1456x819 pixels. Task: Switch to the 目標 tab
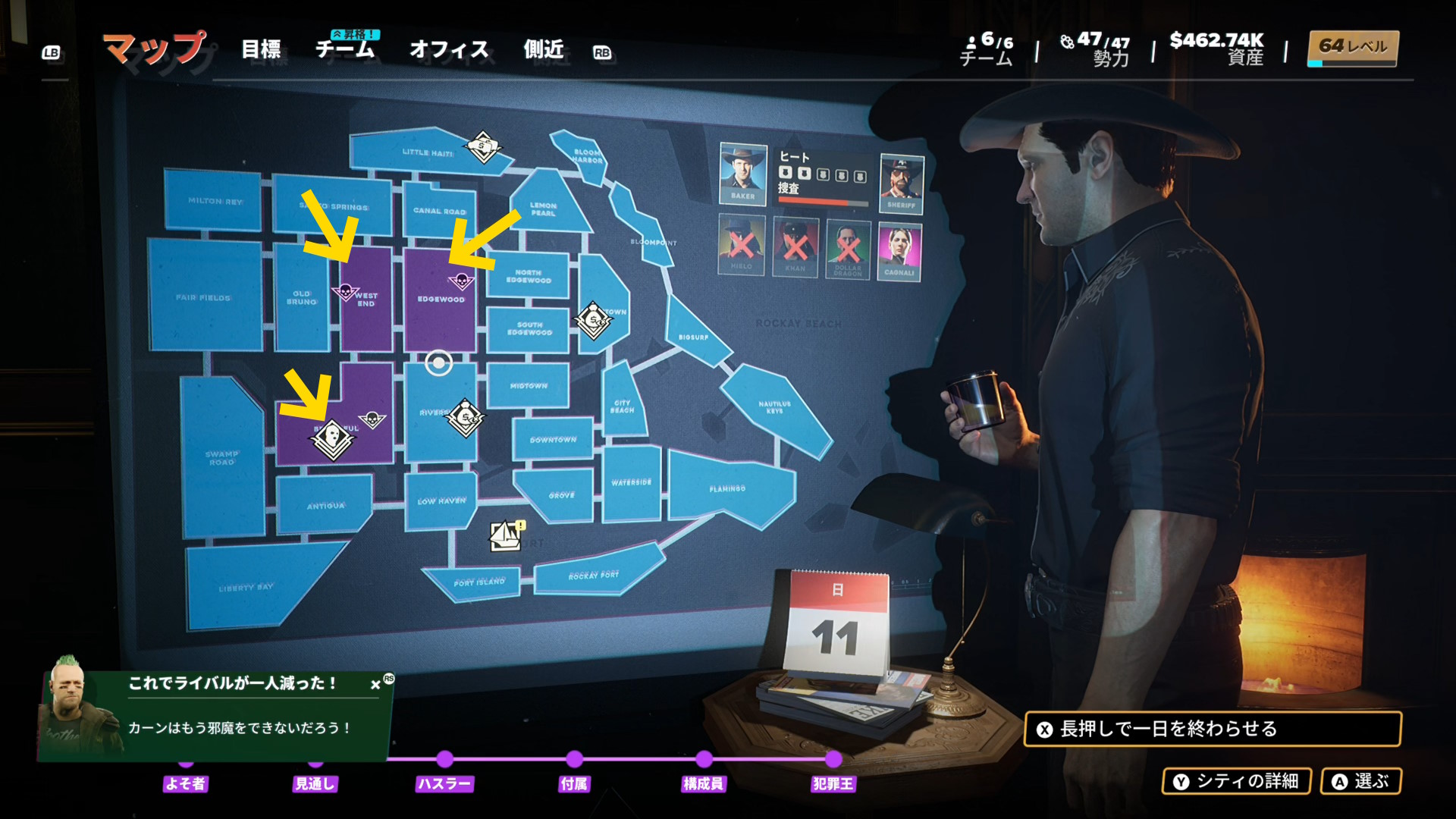tap(261, 50)
